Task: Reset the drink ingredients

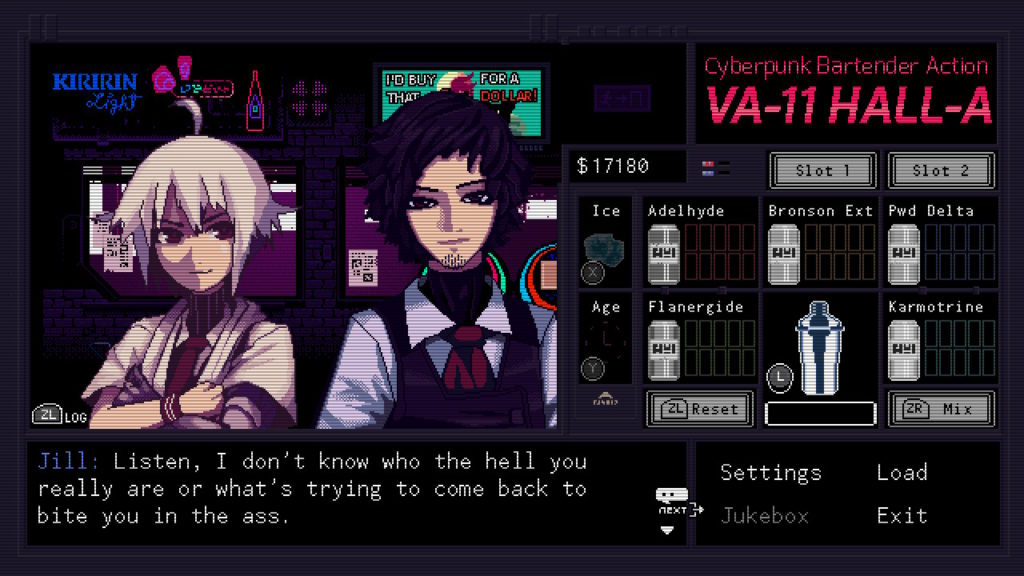Action: 700,408
